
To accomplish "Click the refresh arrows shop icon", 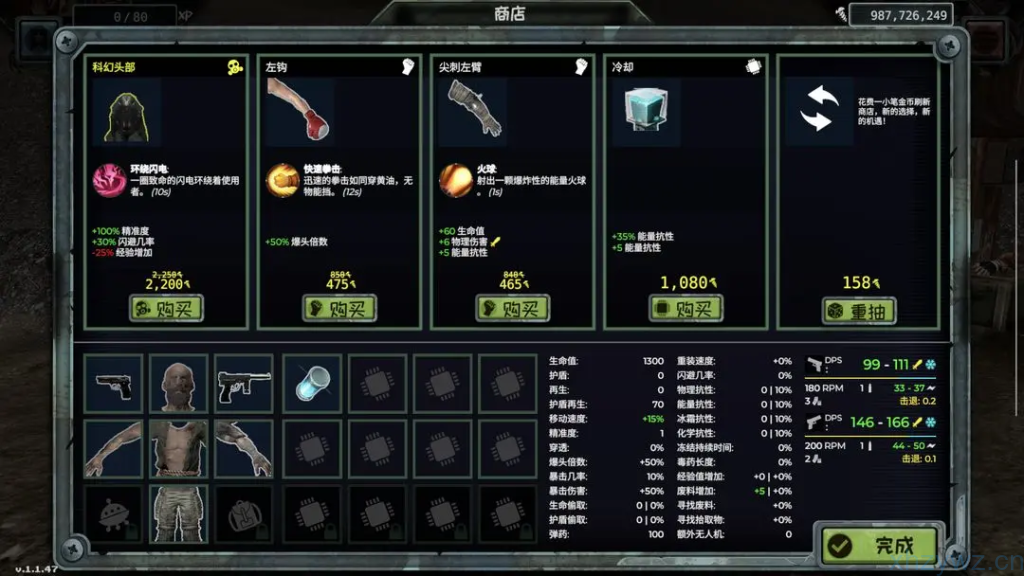I will coord(819,109).
